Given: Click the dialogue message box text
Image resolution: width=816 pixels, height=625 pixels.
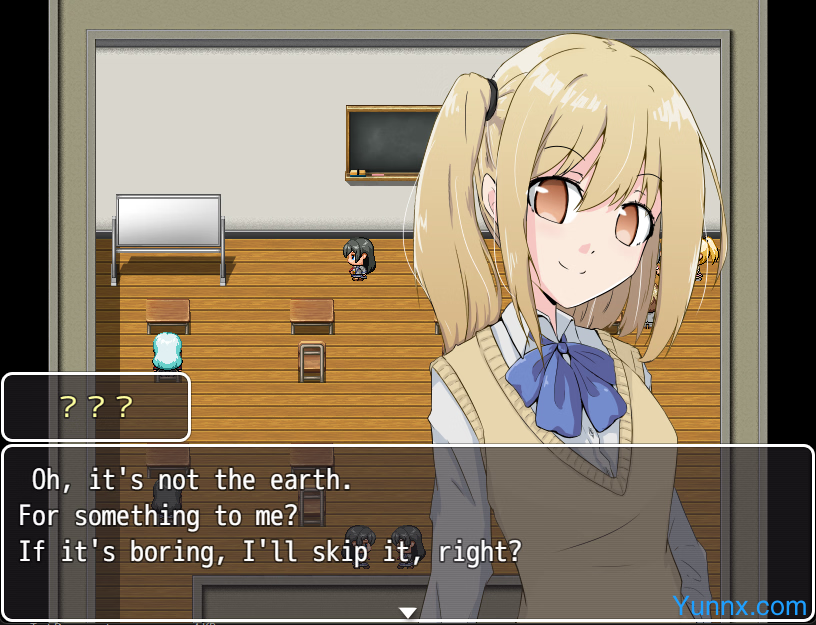Looking at the screenshot, I should point(270,516).
